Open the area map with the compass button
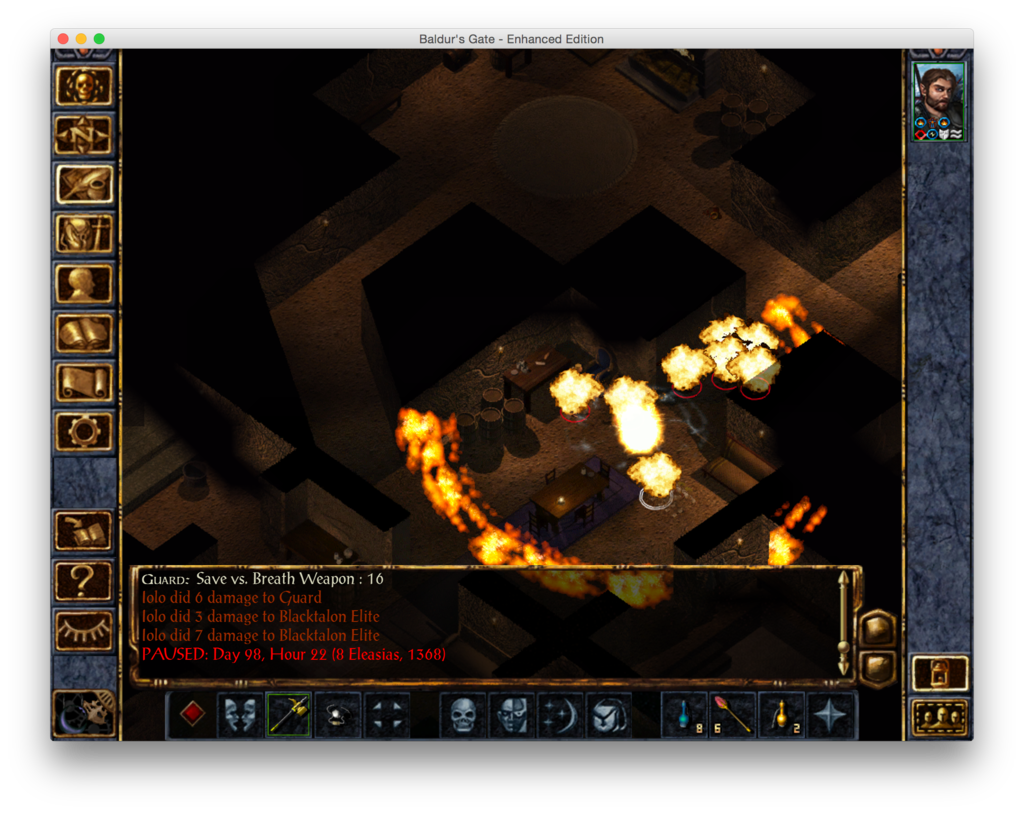Viewport: 1024px width, 813px height. pyautogui.click(x=84, y=135)
